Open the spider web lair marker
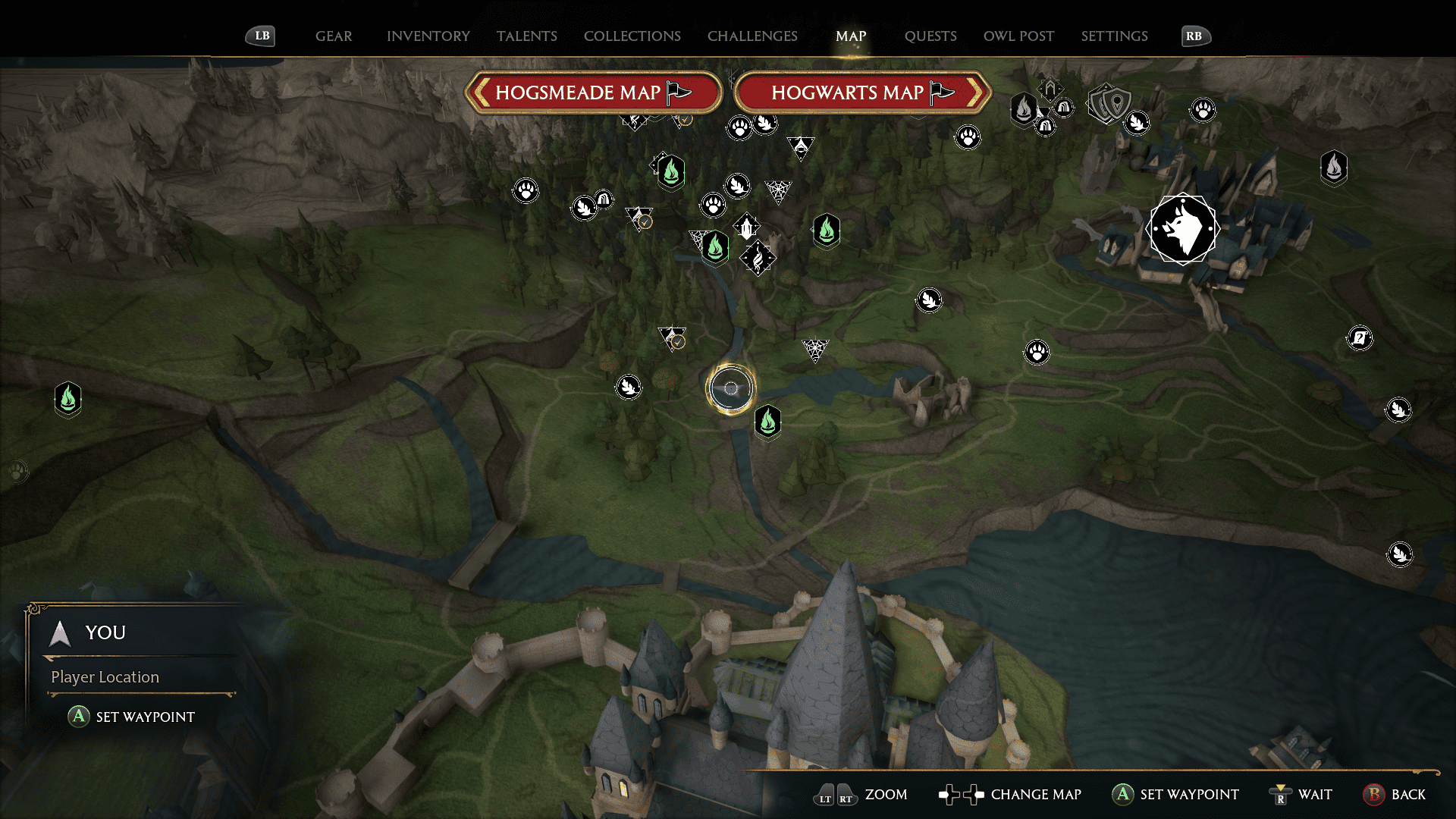 click(x=814, y=349)
